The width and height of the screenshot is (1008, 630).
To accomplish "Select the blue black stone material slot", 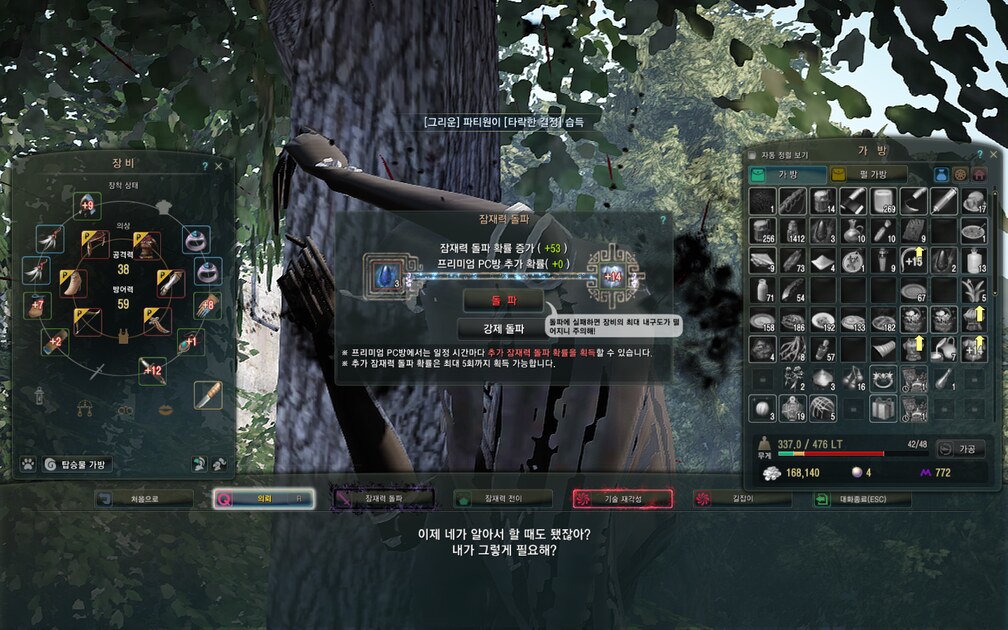I will (381, 273).
